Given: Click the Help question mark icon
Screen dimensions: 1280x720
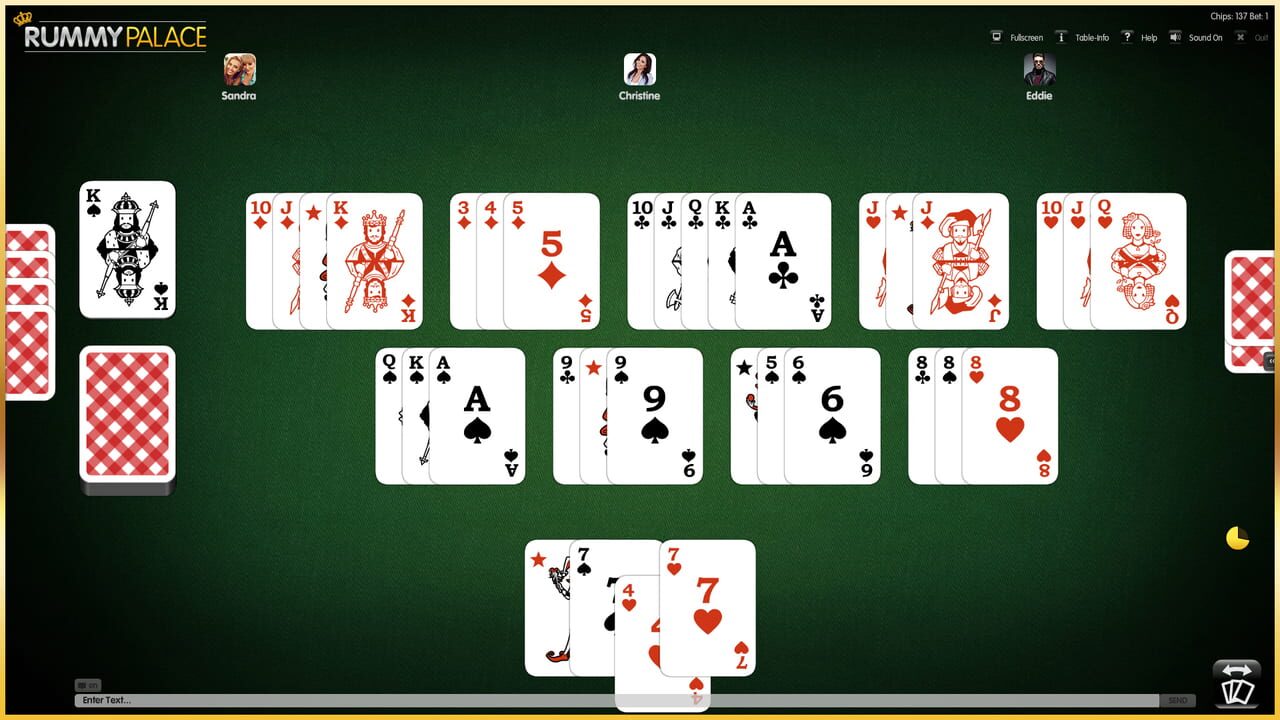Looking at the screenshot, I should coord(1126,37).
